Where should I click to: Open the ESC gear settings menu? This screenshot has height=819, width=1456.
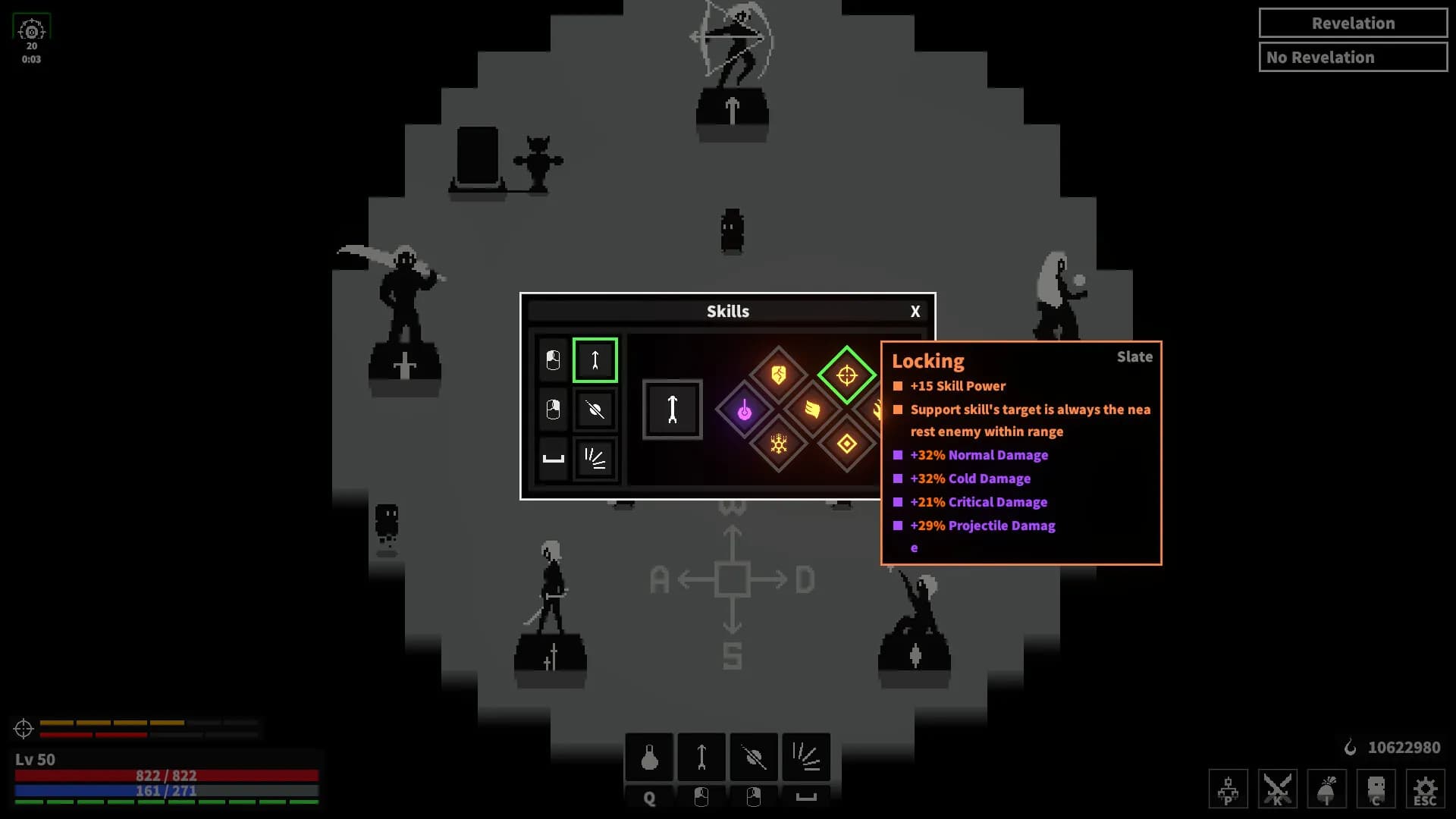pyautogui.click(x=1425, y=789)
